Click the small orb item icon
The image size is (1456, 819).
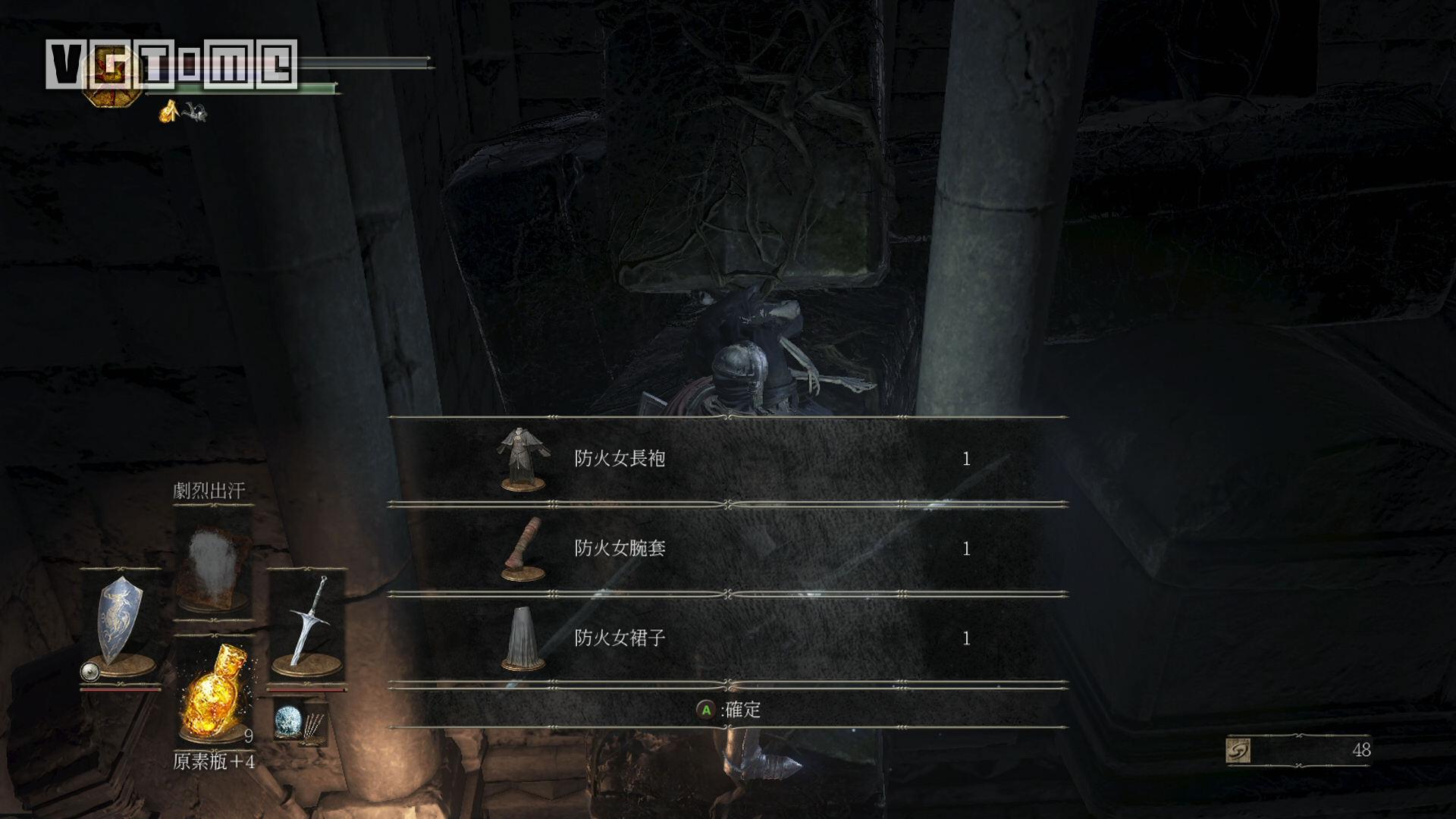(288, 722)
